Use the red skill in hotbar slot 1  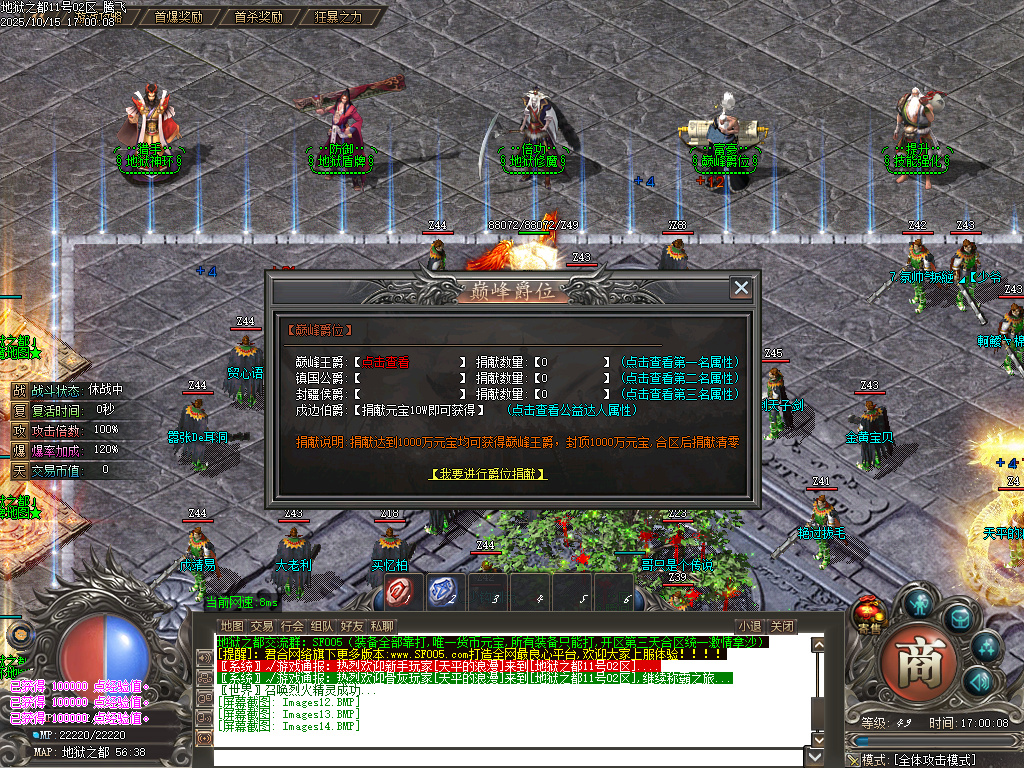pos(404,592)
